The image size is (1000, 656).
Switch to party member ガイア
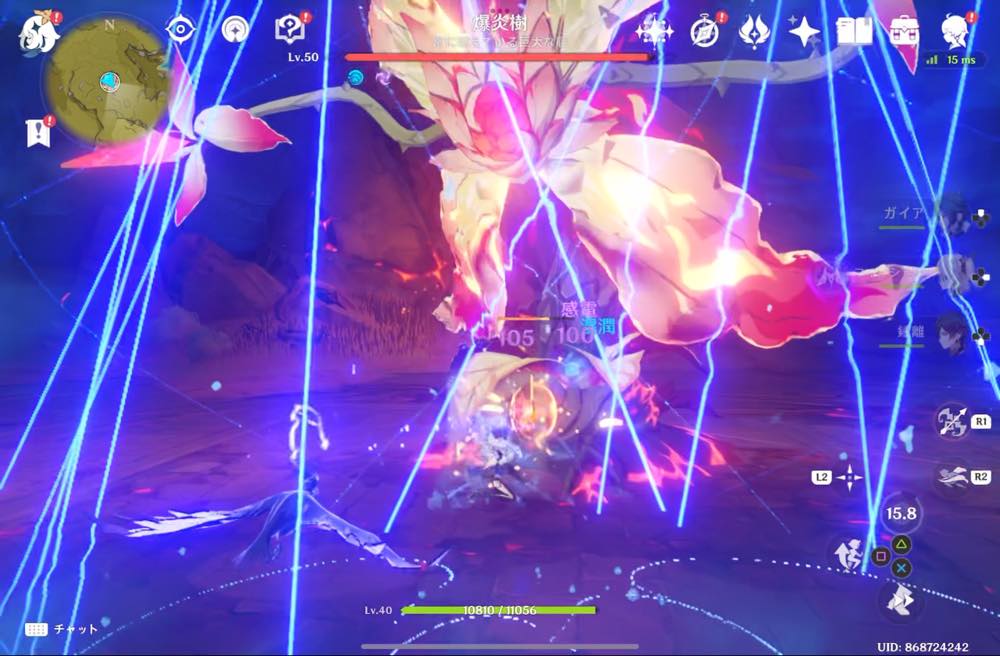click(955, 215)
